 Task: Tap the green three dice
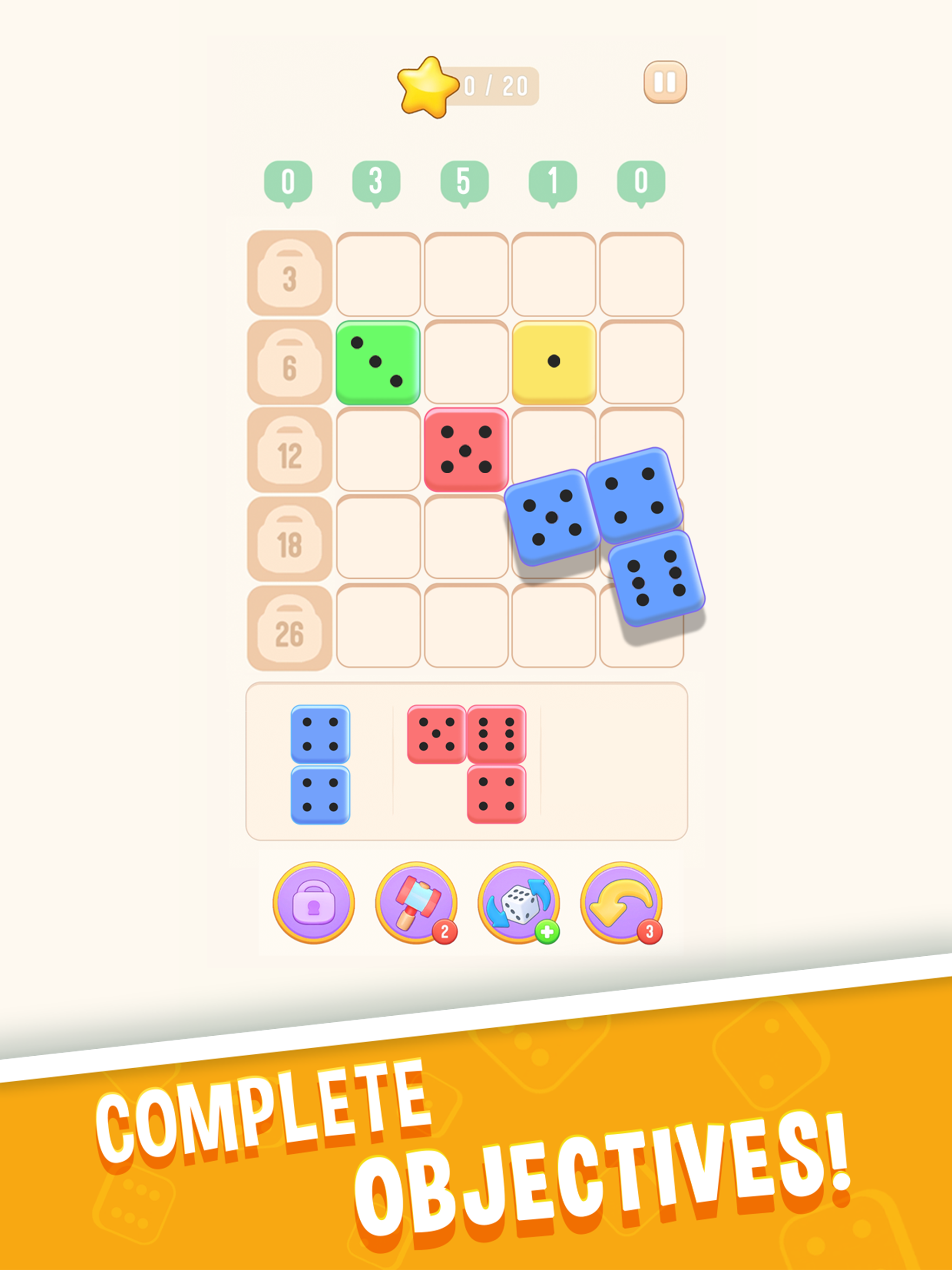[x=376, y=363]
